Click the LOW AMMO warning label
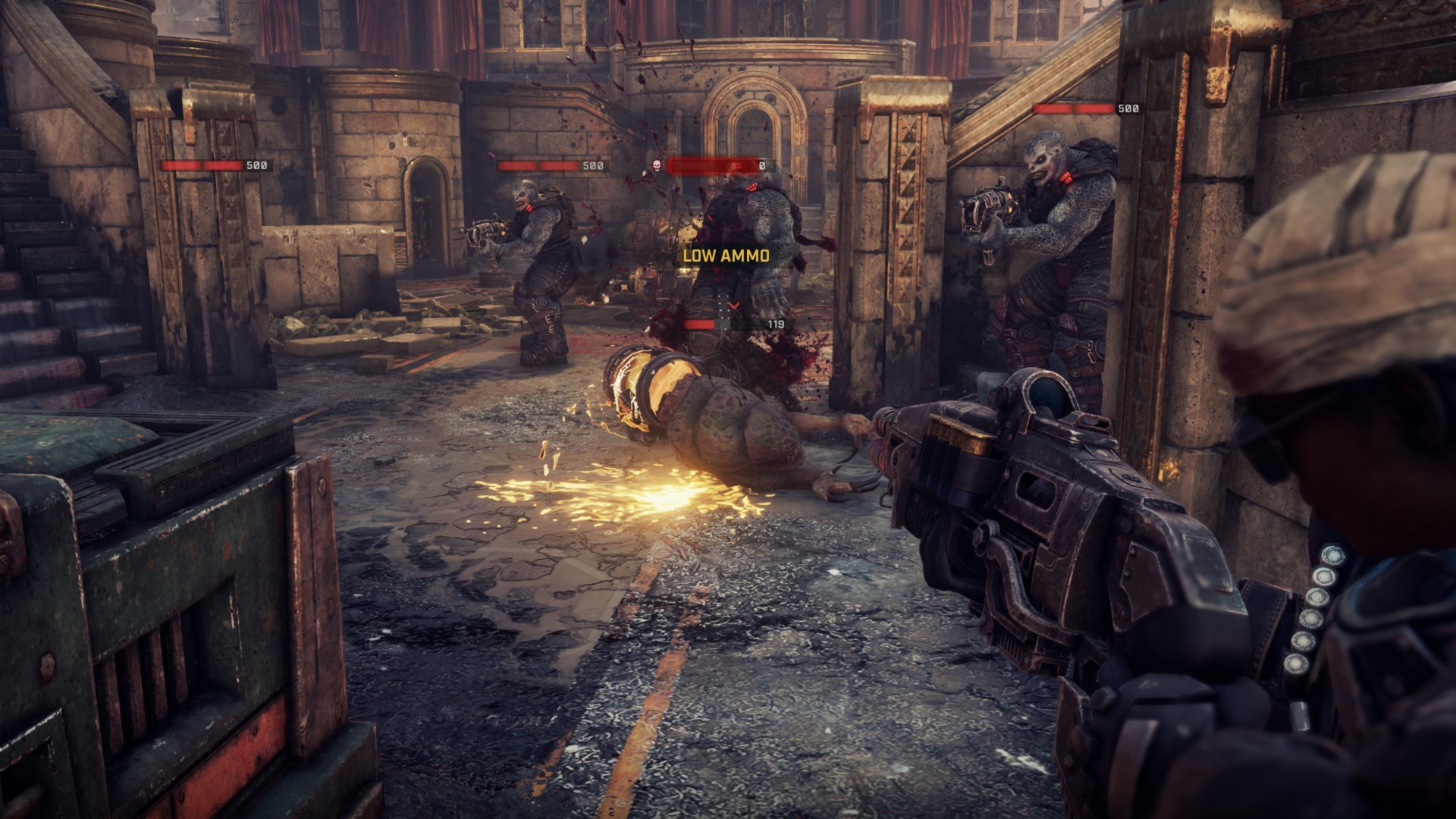 (726, 256)
